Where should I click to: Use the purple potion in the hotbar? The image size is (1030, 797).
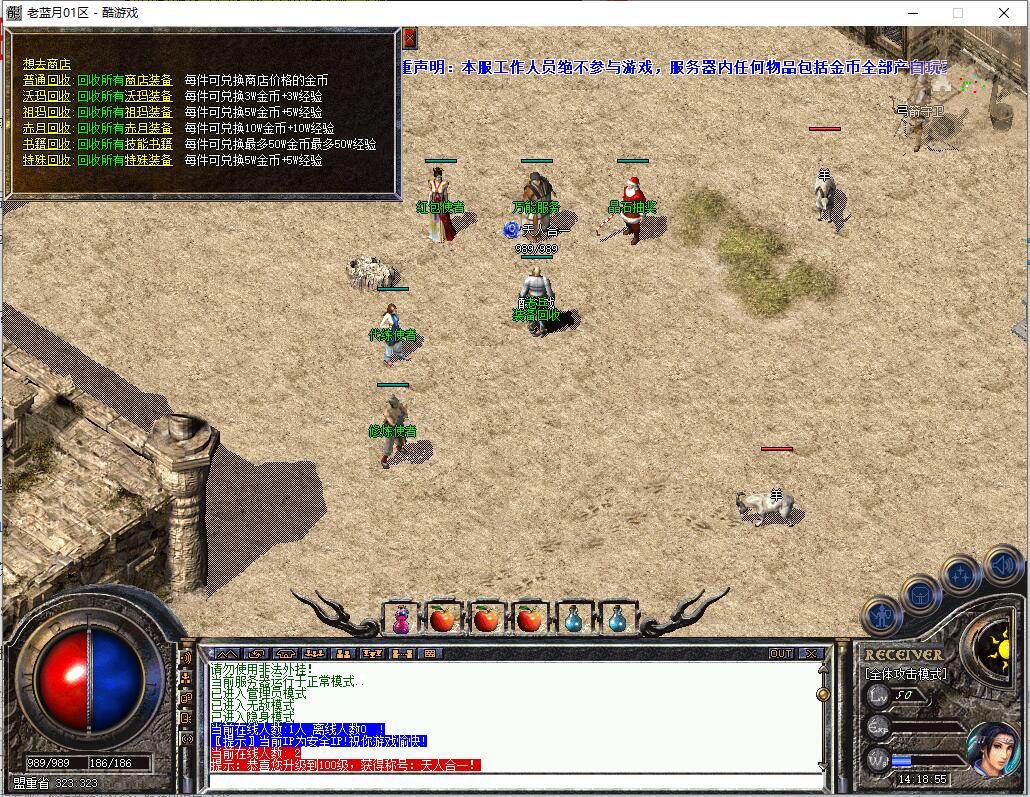[x=400, y=620]
